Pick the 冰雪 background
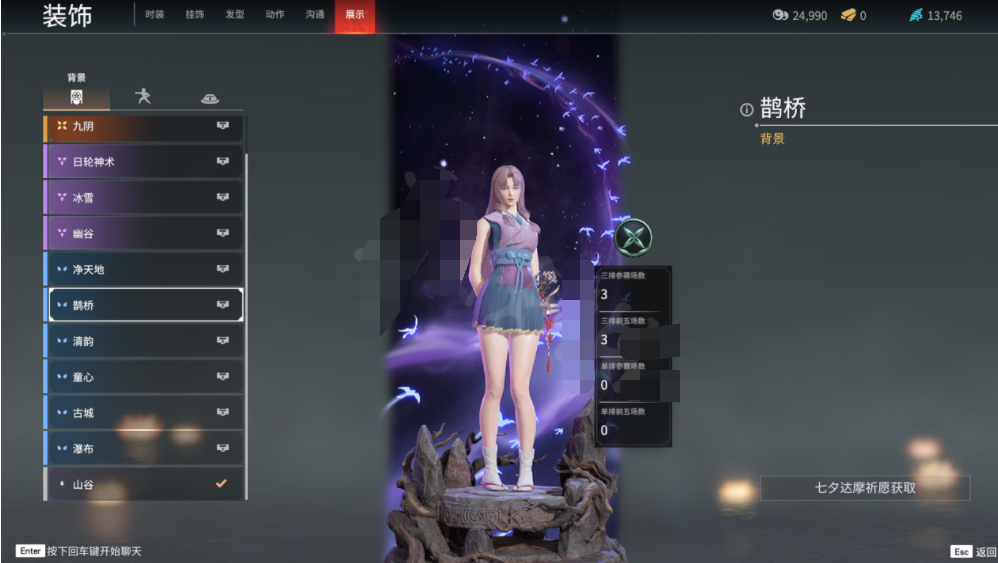Image resolution: width=998 pixels, height=563 pixels. tap(144, 198)
